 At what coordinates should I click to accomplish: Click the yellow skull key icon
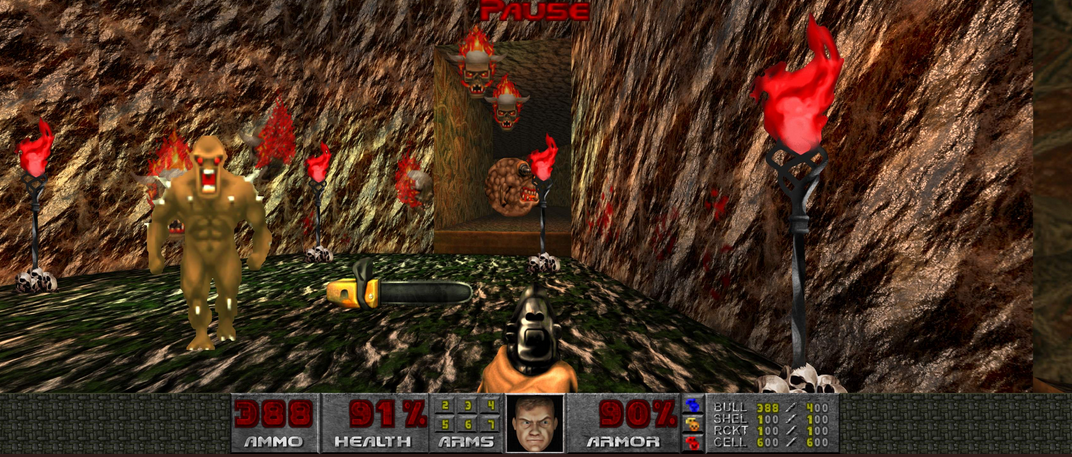pos(692,423)
